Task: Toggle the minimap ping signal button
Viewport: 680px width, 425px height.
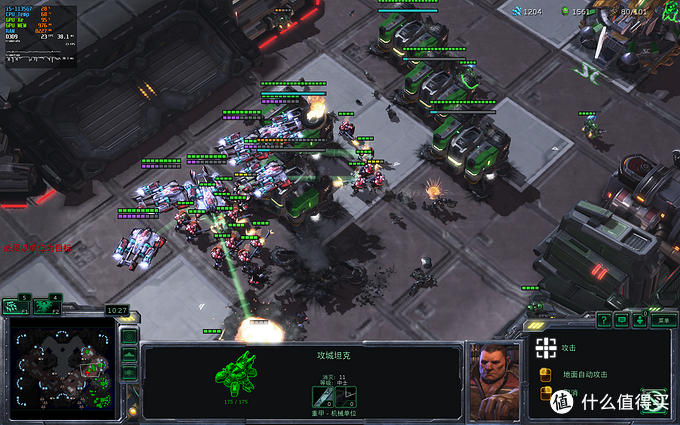Action: pyautogui.click(x=129, y=336)
